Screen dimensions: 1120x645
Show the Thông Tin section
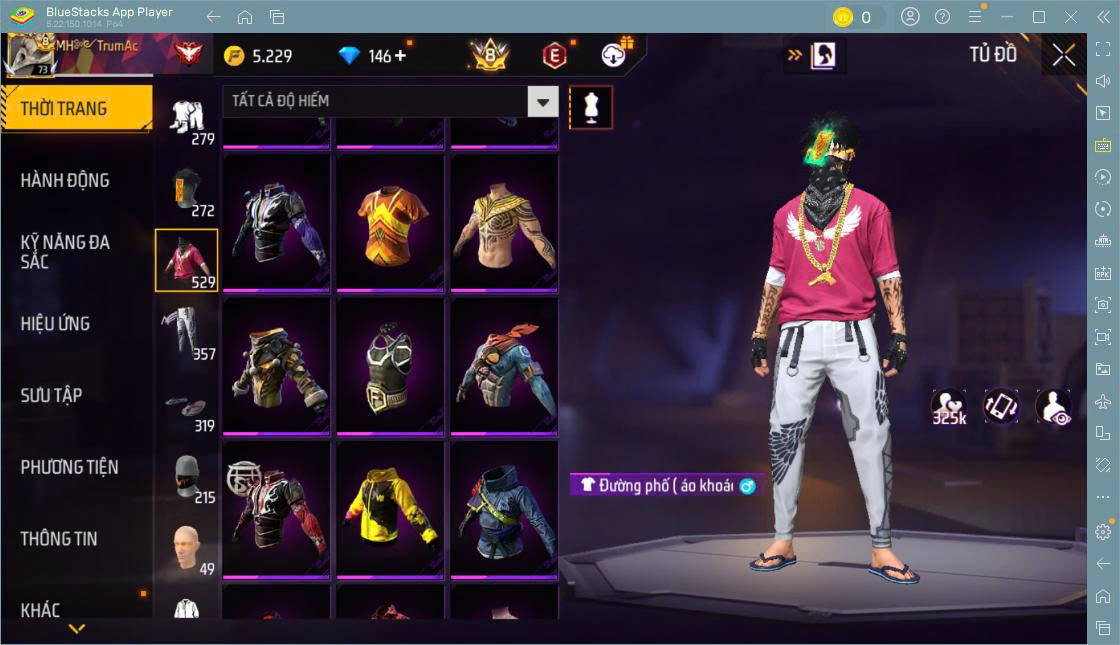click(x=59, y=539)
